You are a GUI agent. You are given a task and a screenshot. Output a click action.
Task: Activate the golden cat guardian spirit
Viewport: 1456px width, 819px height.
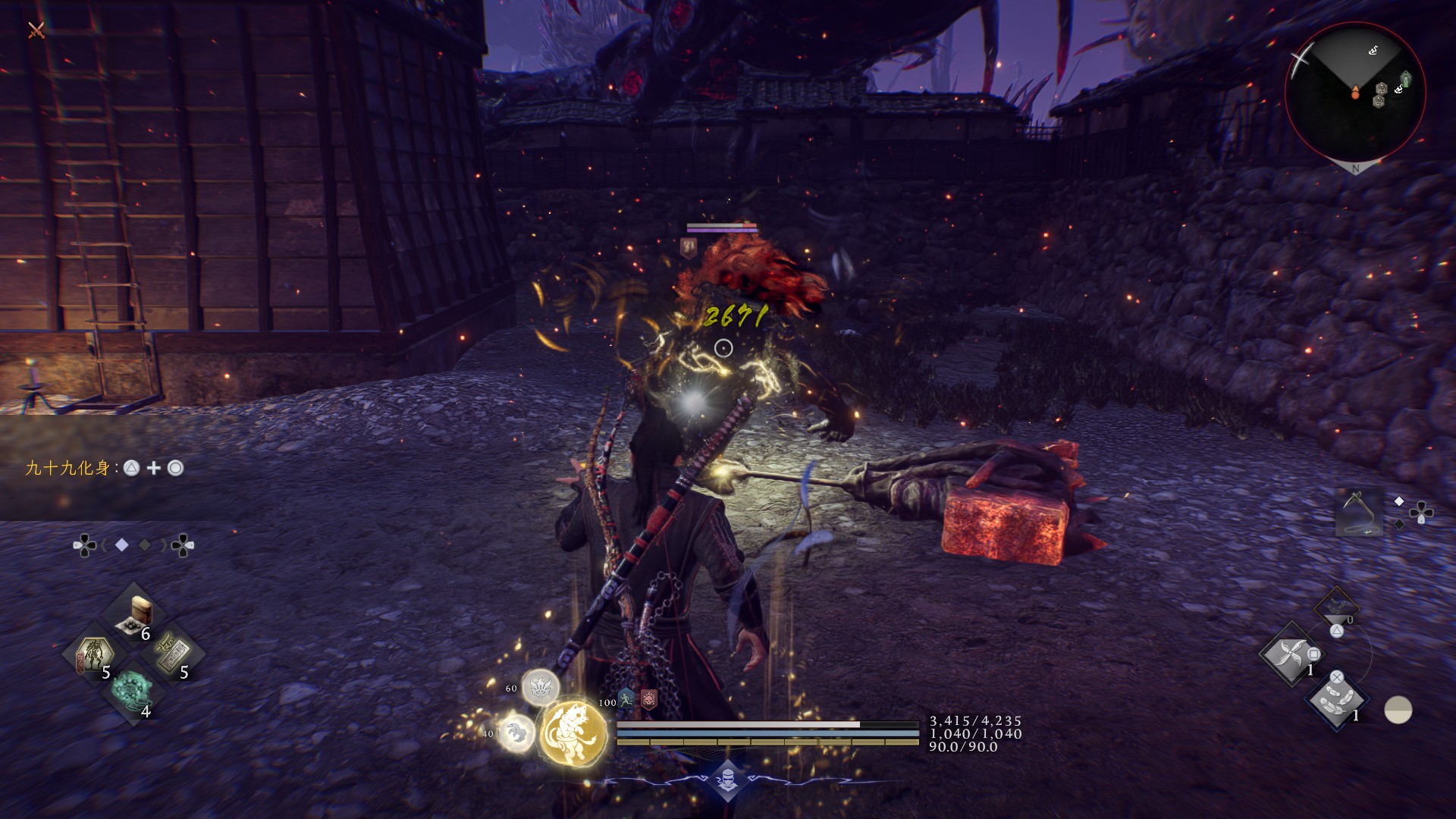(573, 733)
